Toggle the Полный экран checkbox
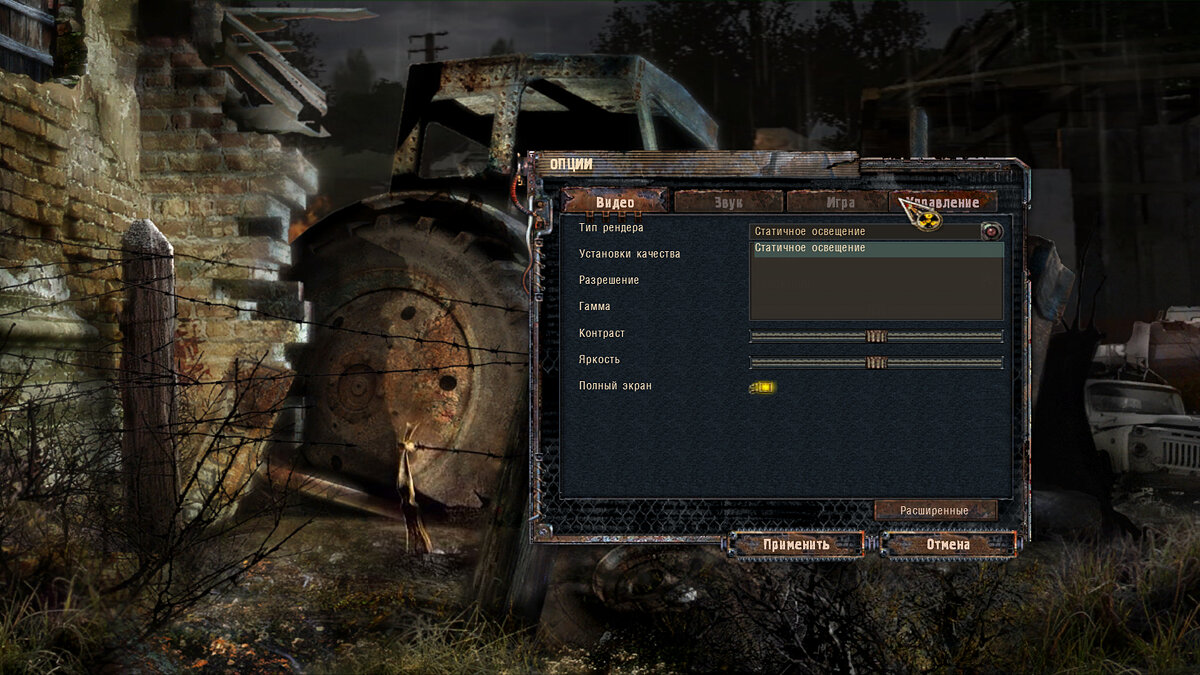1200x675 pixels. pyautogui.click(x=762, y=387)
